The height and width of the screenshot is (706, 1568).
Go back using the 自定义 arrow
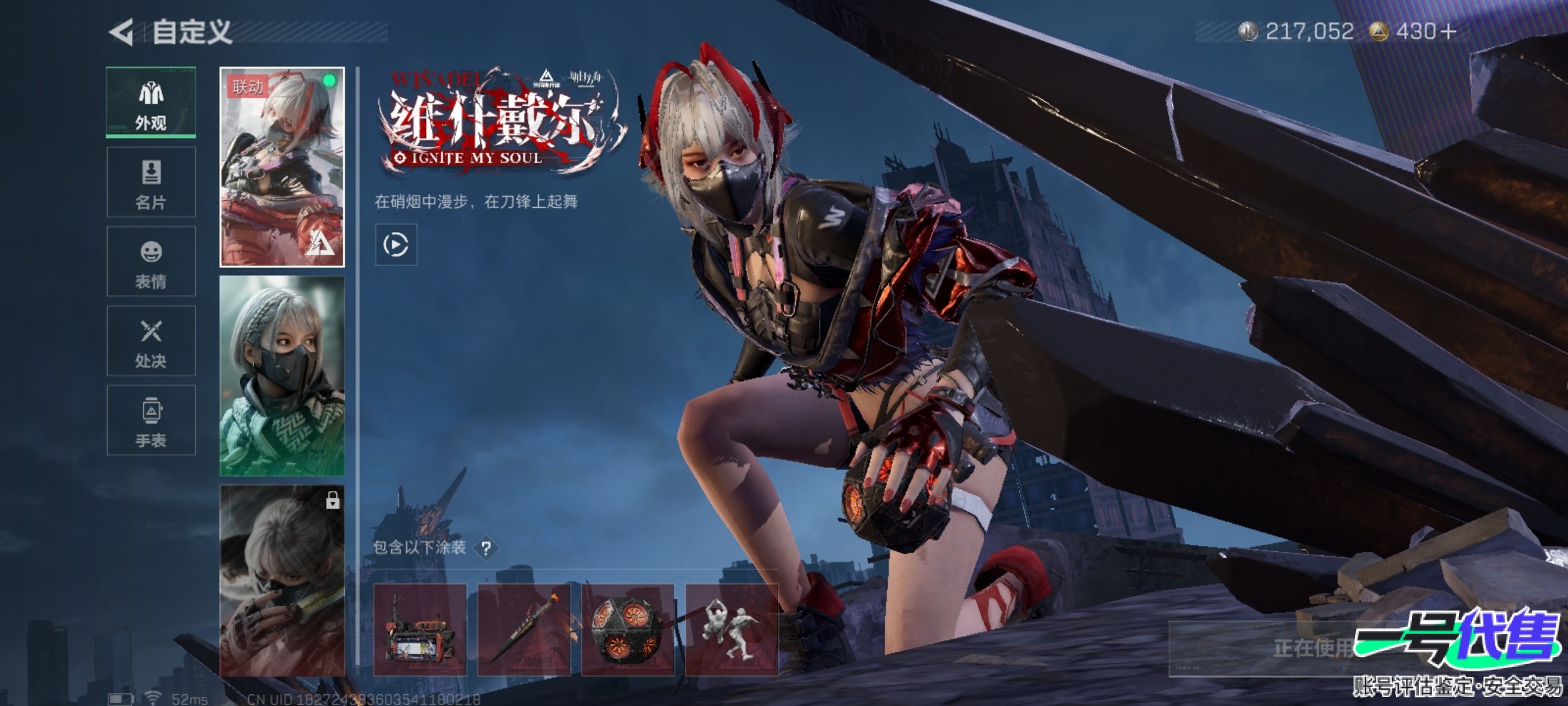click(122, 32)
